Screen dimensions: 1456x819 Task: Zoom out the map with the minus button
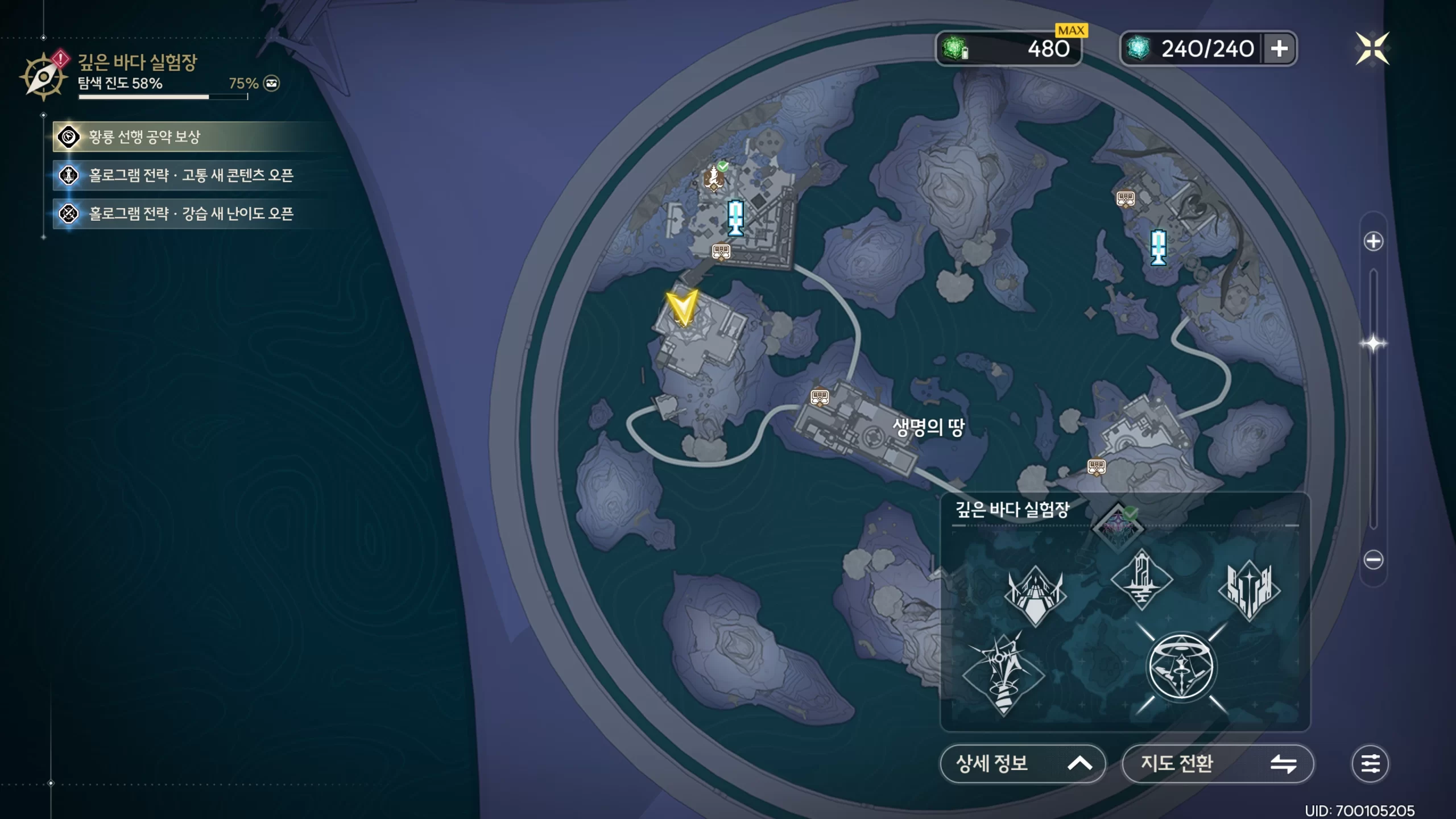pyautogui.click(x=1373, y=560)
